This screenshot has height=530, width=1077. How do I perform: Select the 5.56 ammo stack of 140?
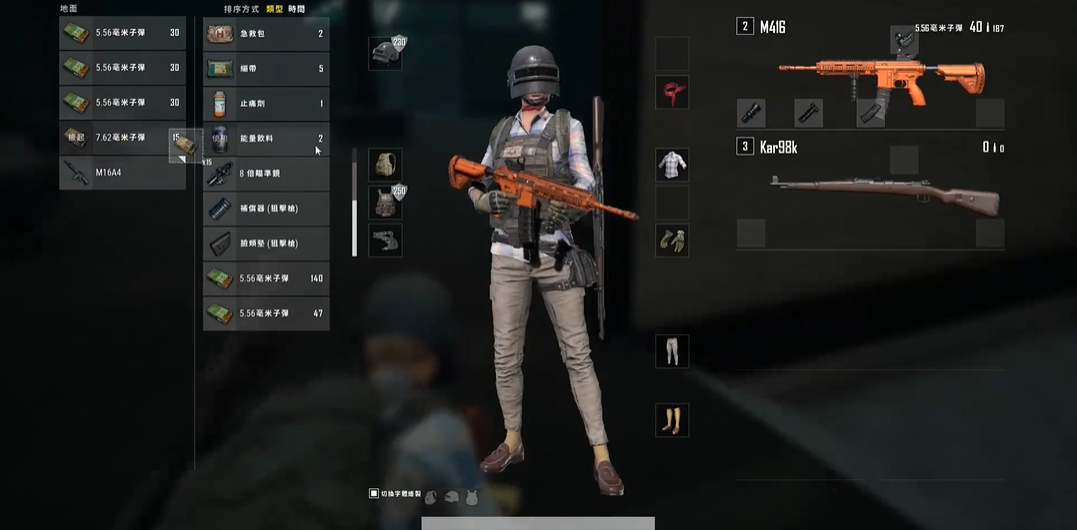pyautogui.click(x=266, y=278)
